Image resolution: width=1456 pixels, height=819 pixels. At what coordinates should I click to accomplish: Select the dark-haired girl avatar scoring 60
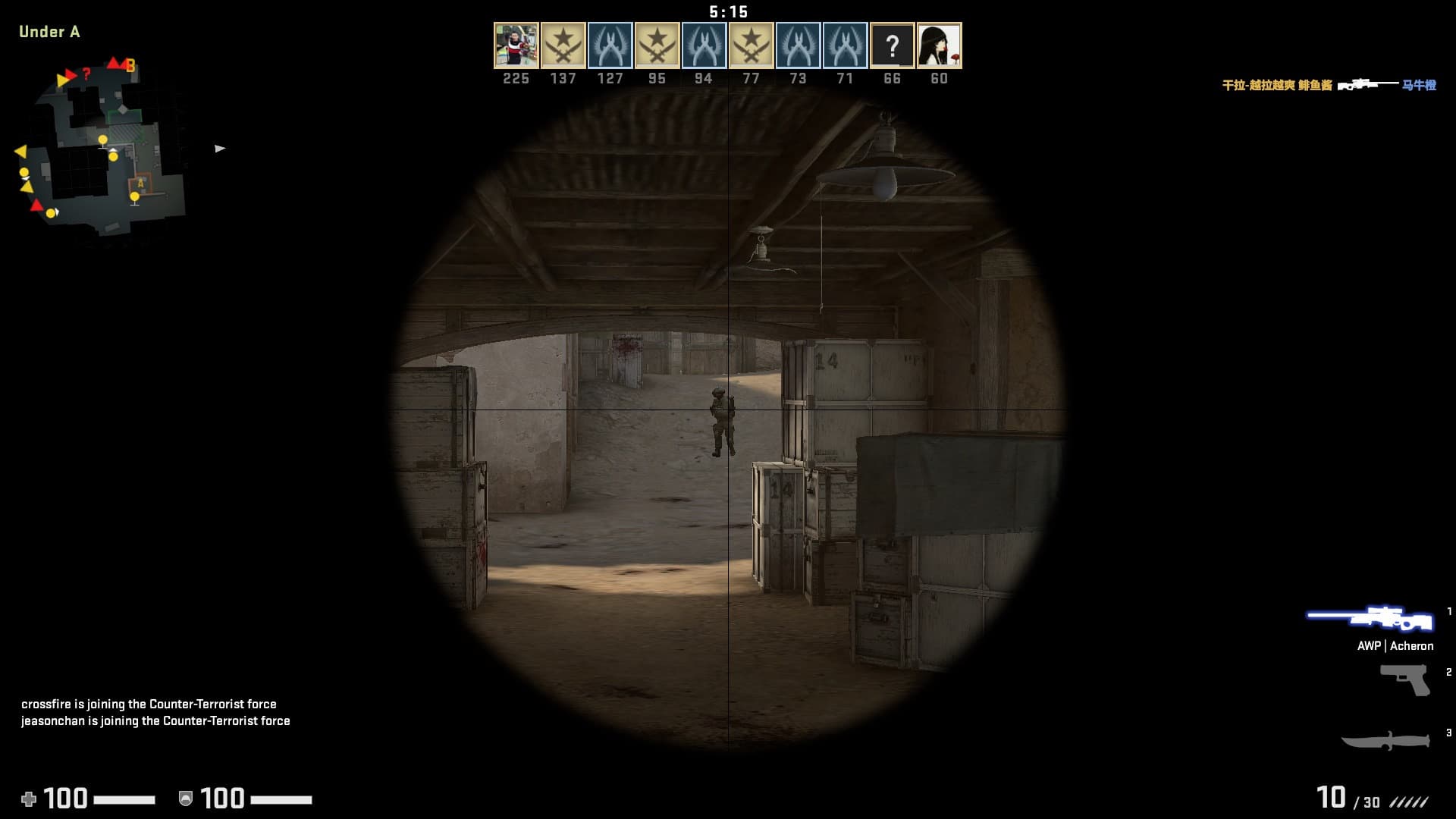(939, 45)
